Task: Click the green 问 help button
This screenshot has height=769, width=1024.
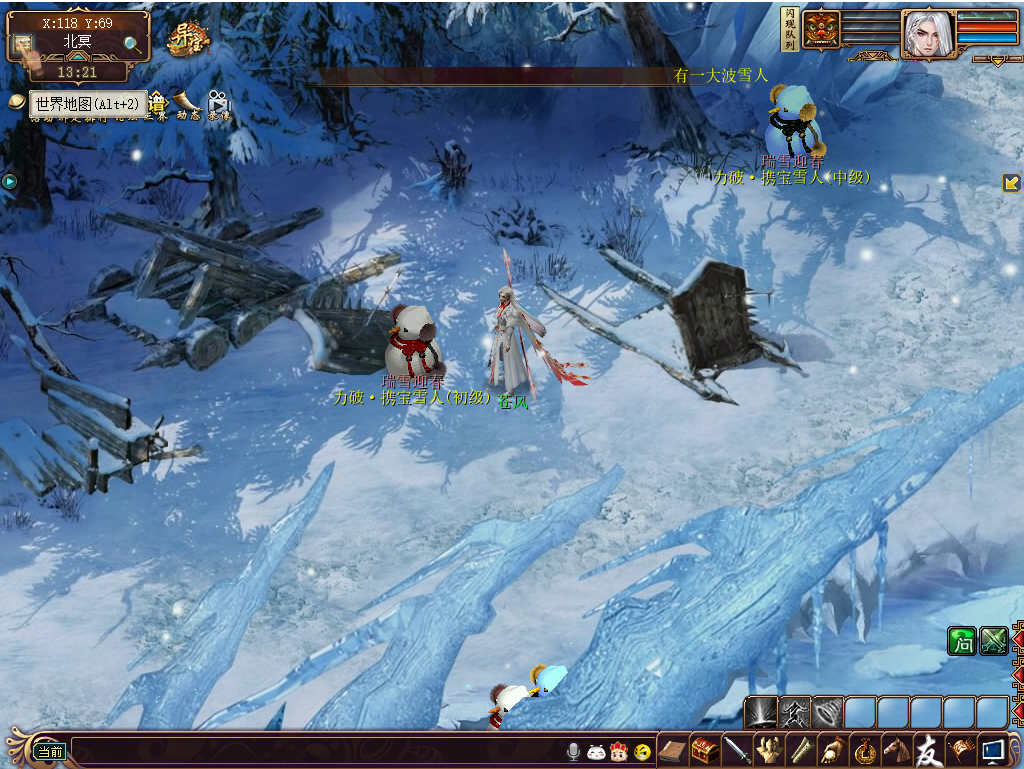Action: (x=961, y=641)
